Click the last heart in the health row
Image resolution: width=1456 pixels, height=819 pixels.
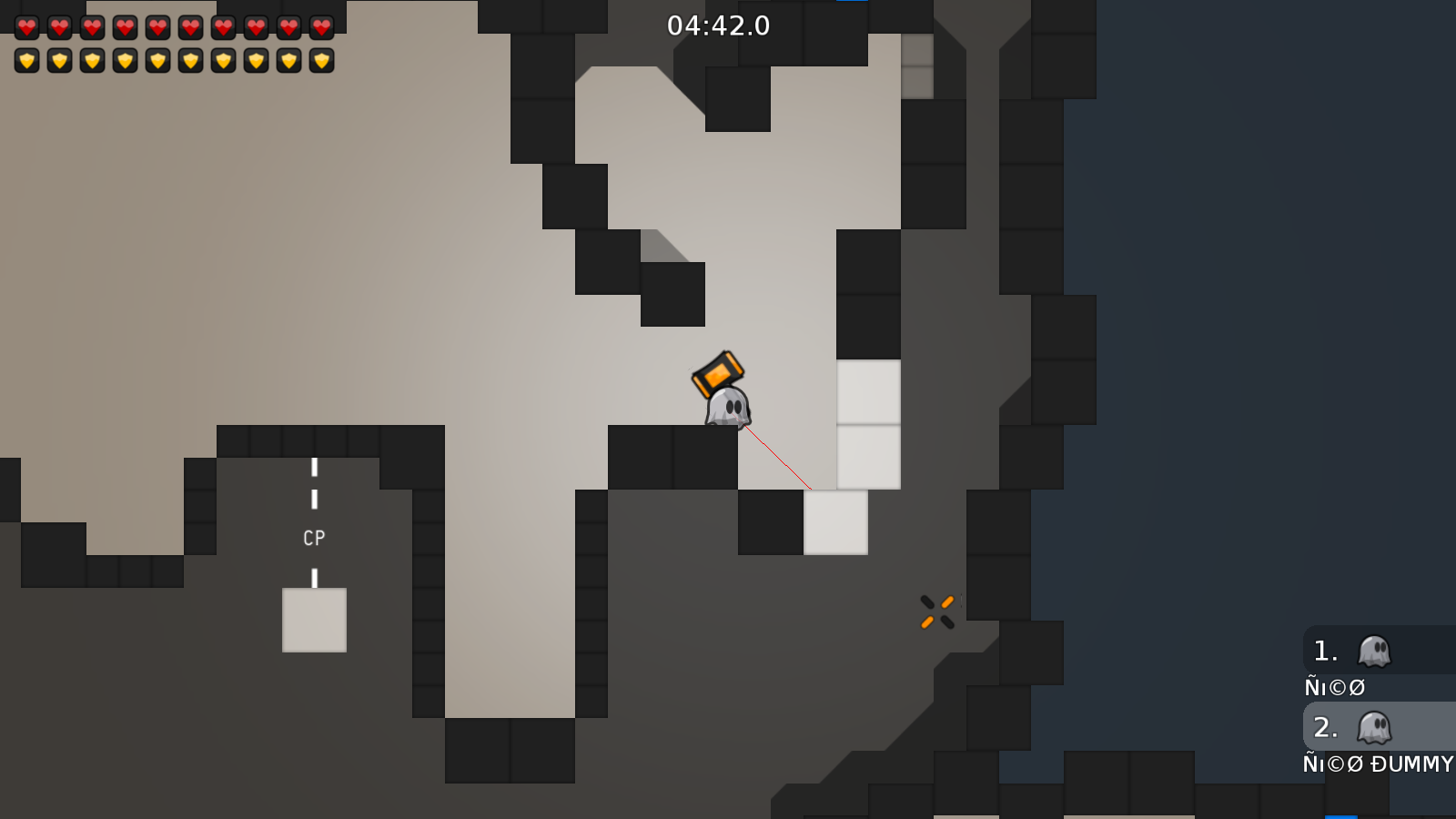click(320, 27)
